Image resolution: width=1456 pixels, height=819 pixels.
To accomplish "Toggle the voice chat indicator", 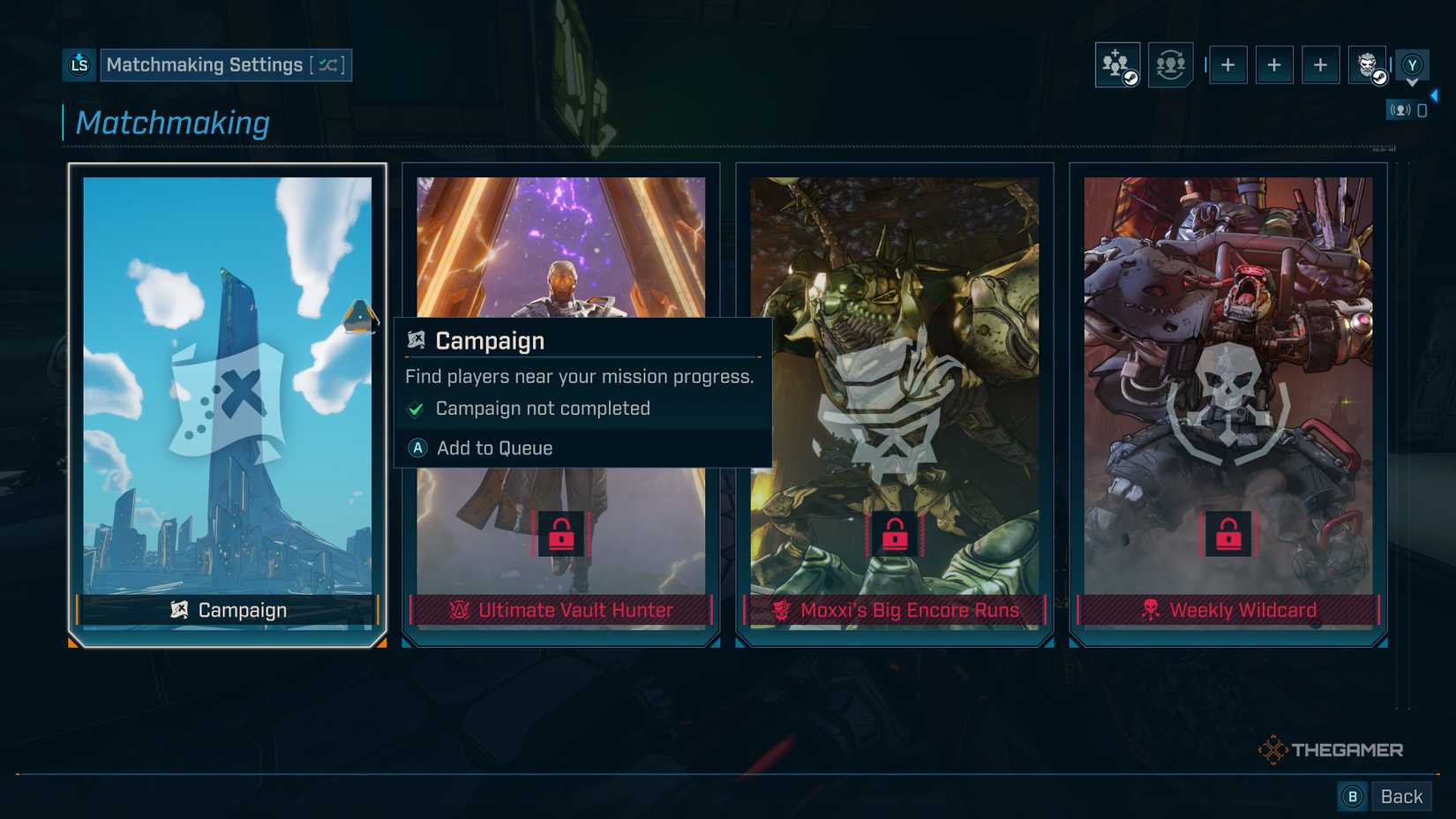I will pos(1401,109).
